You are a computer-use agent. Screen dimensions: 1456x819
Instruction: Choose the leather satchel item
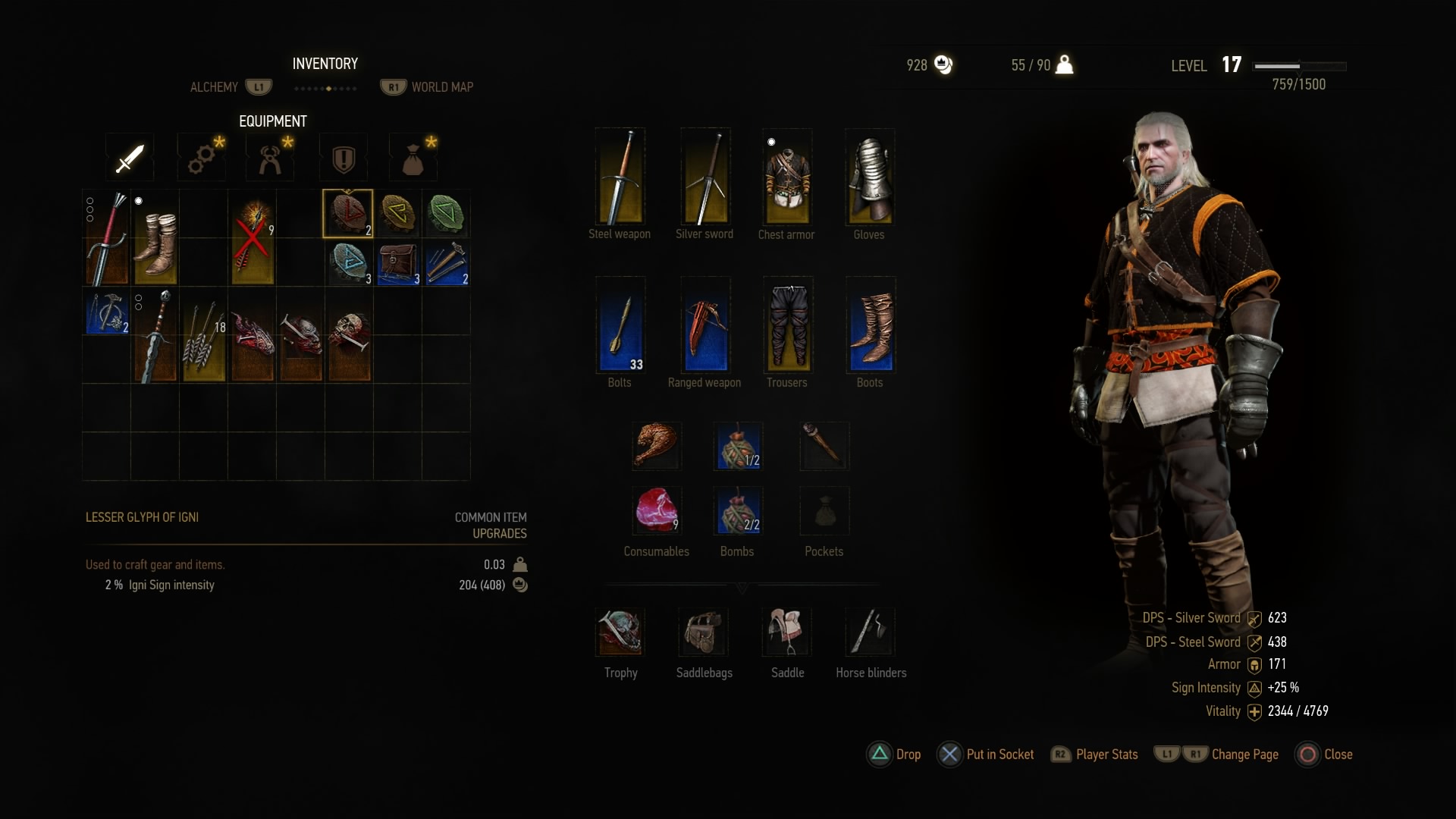tap(397, 262)
